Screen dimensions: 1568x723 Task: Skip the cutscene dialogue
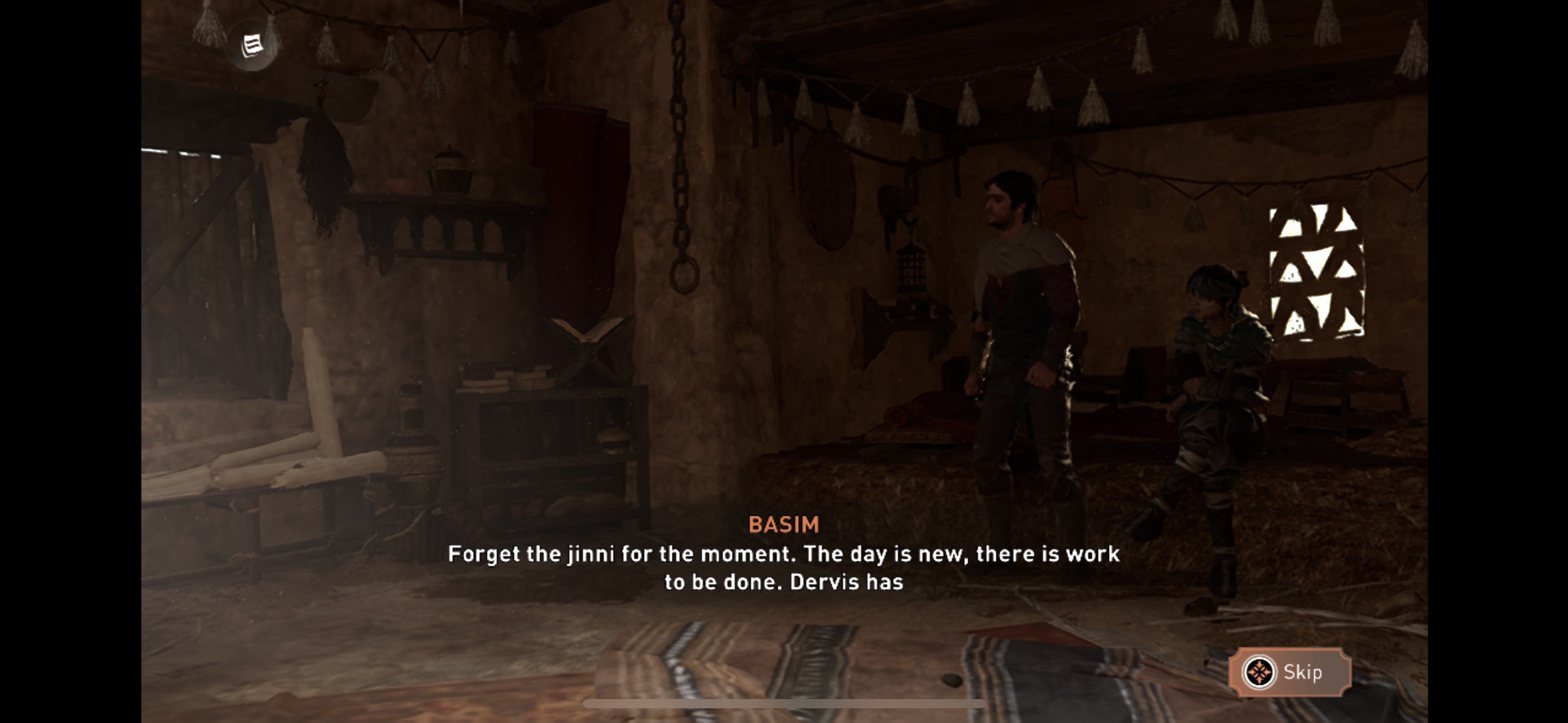tap(1289, 672)
